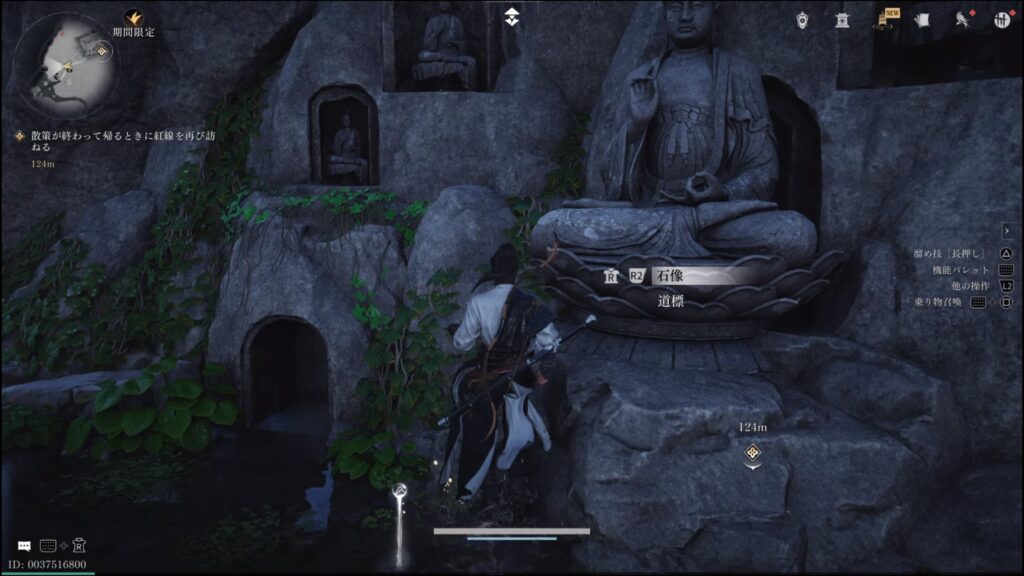
Task: Open the stacked cards icon
Action: click(x=923, y=19)
